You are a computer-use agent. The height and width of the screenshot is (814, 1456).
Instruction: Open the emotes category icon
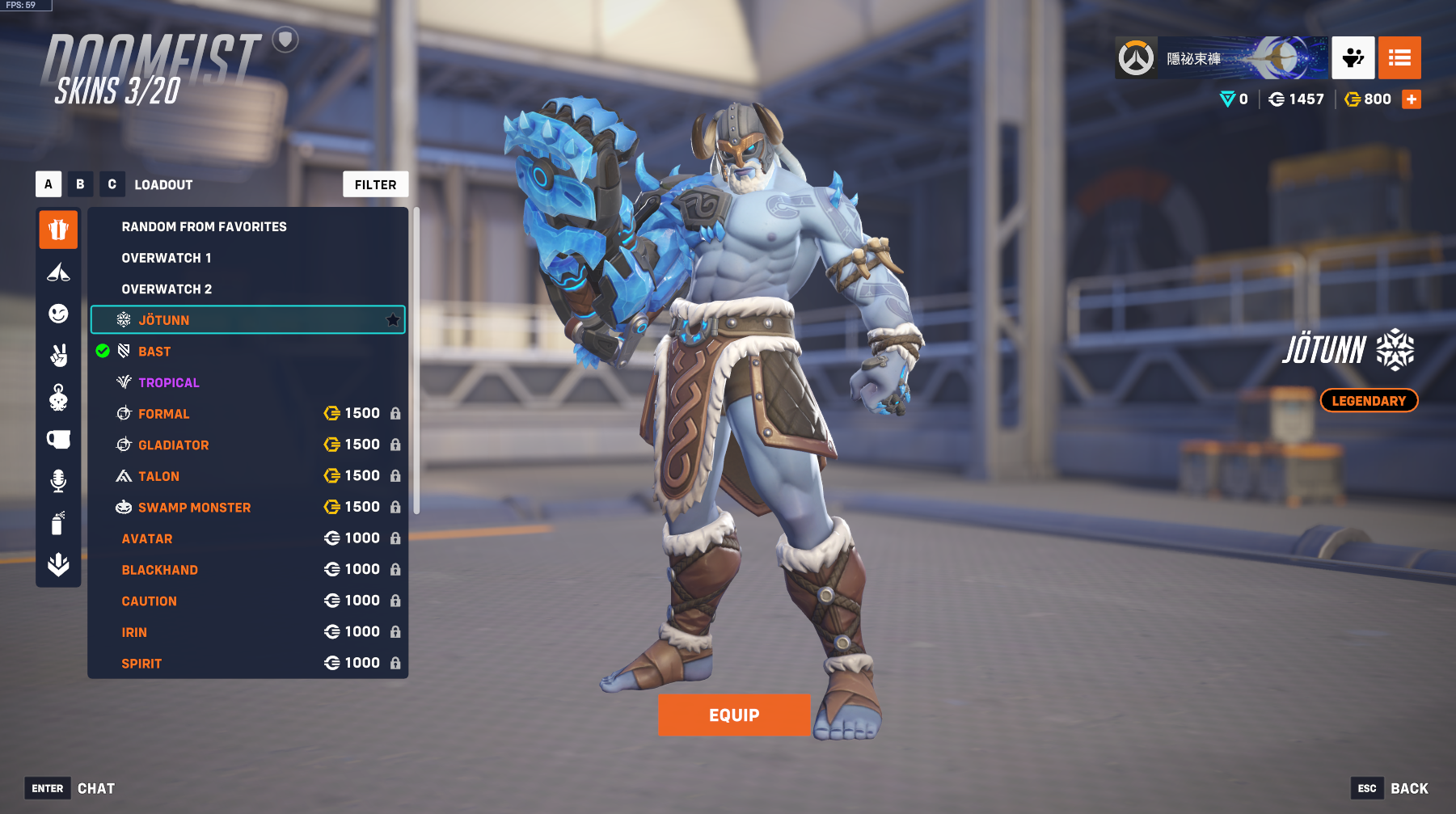point(58,314)
